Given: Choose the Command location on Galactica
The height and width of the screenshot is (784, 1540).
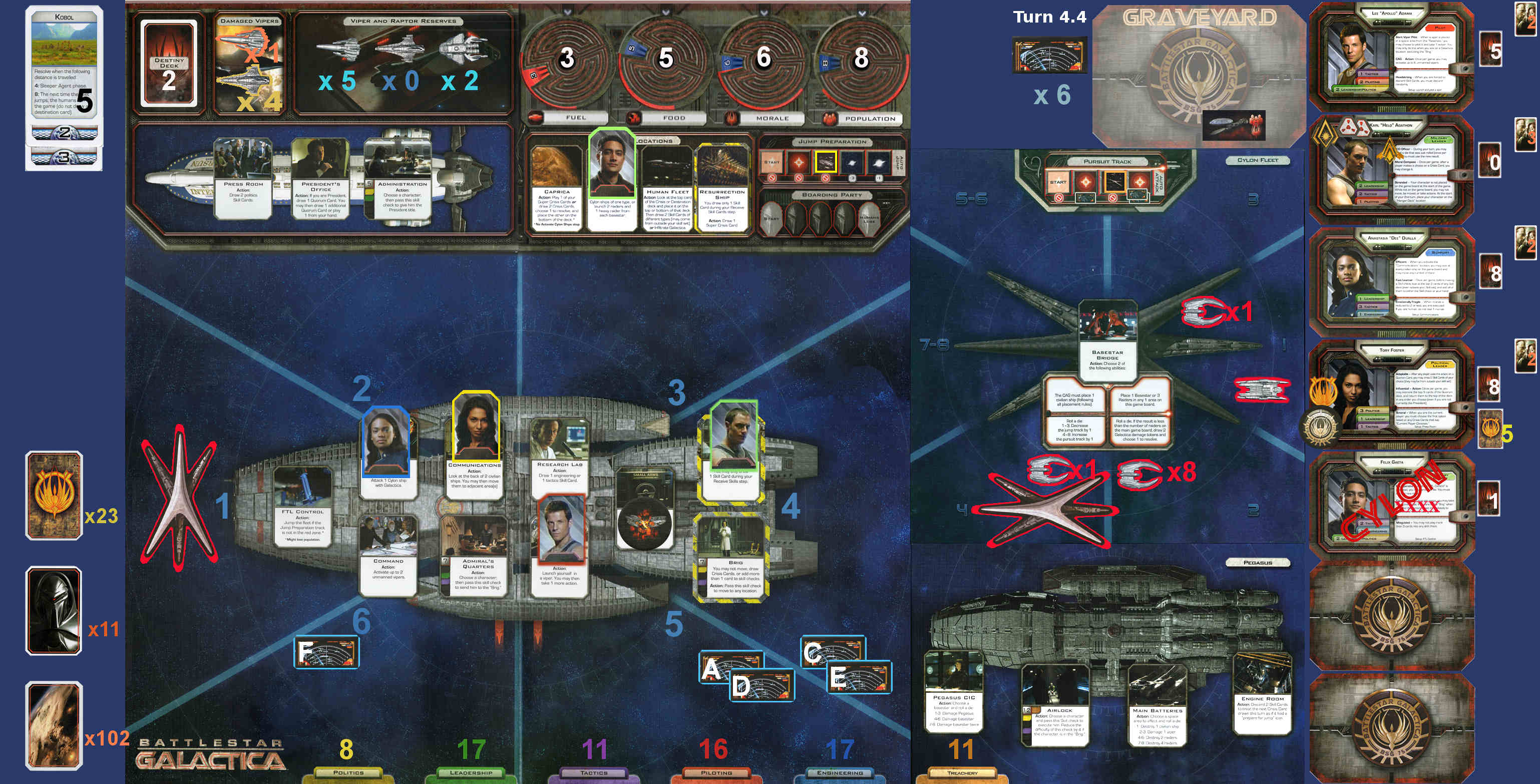Looking at the screenshot, I should tap(388, 555).
